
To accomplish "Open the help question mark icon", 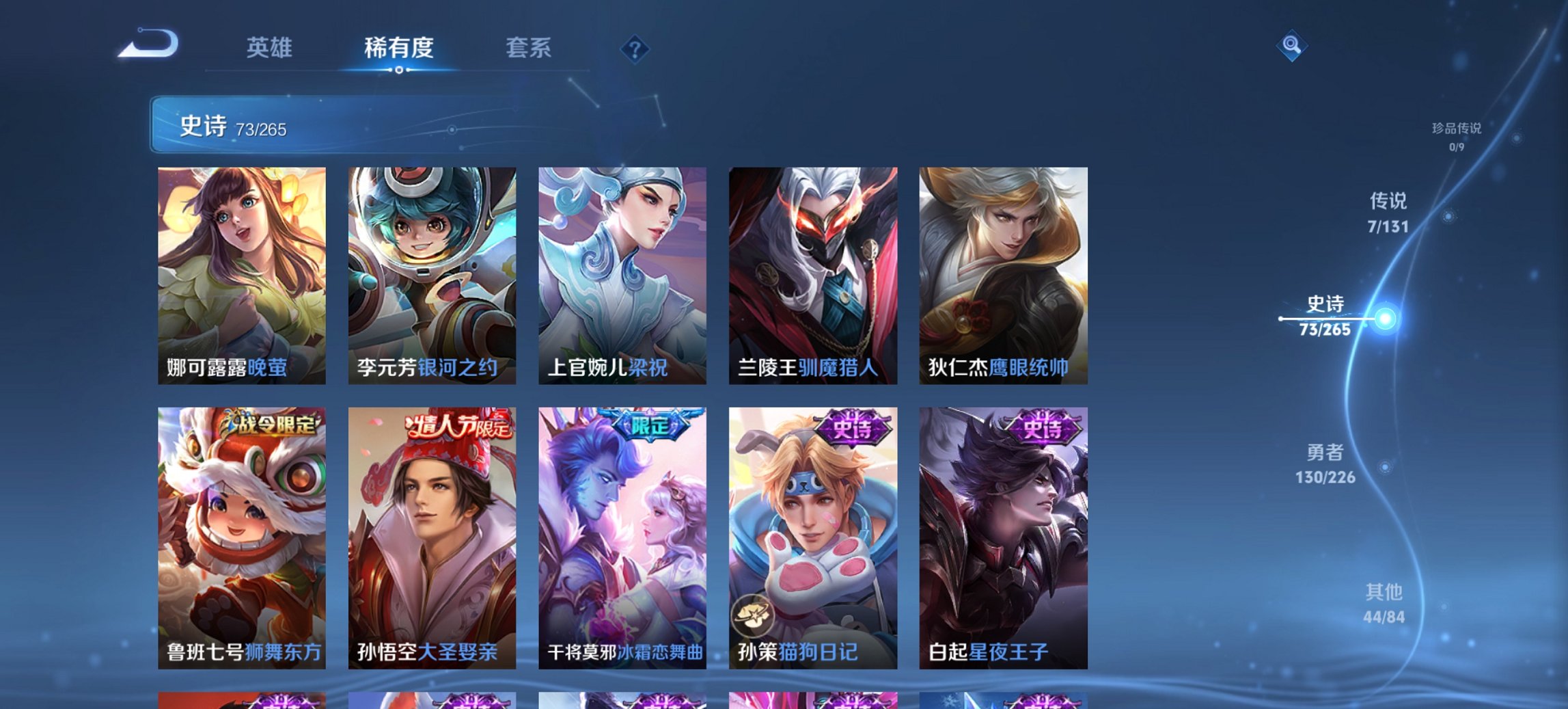I will click(x=635, y=49).
